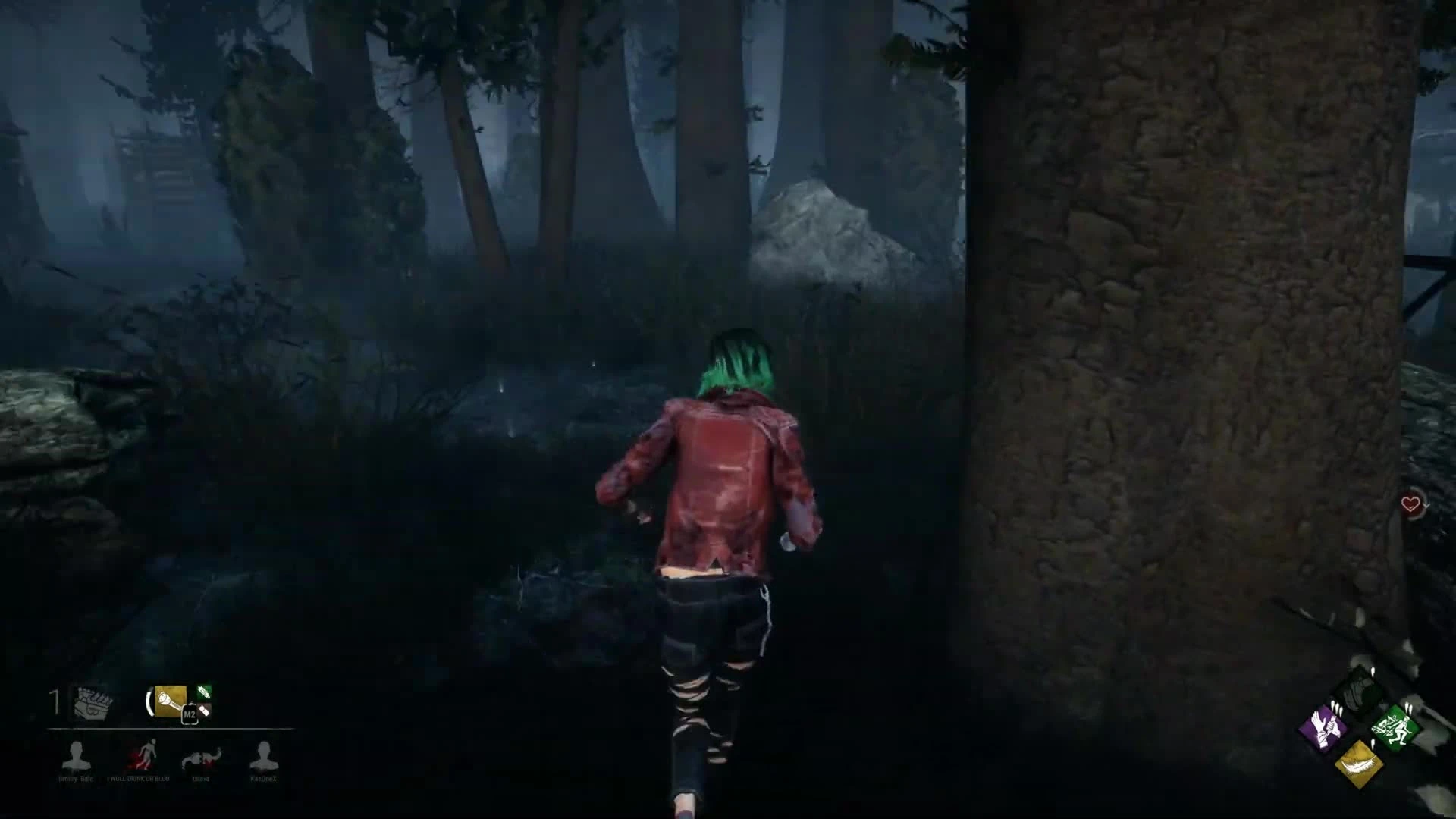Click the M2 keybind badge on the item
This screenshot has width=1456, height=819.
189,714
